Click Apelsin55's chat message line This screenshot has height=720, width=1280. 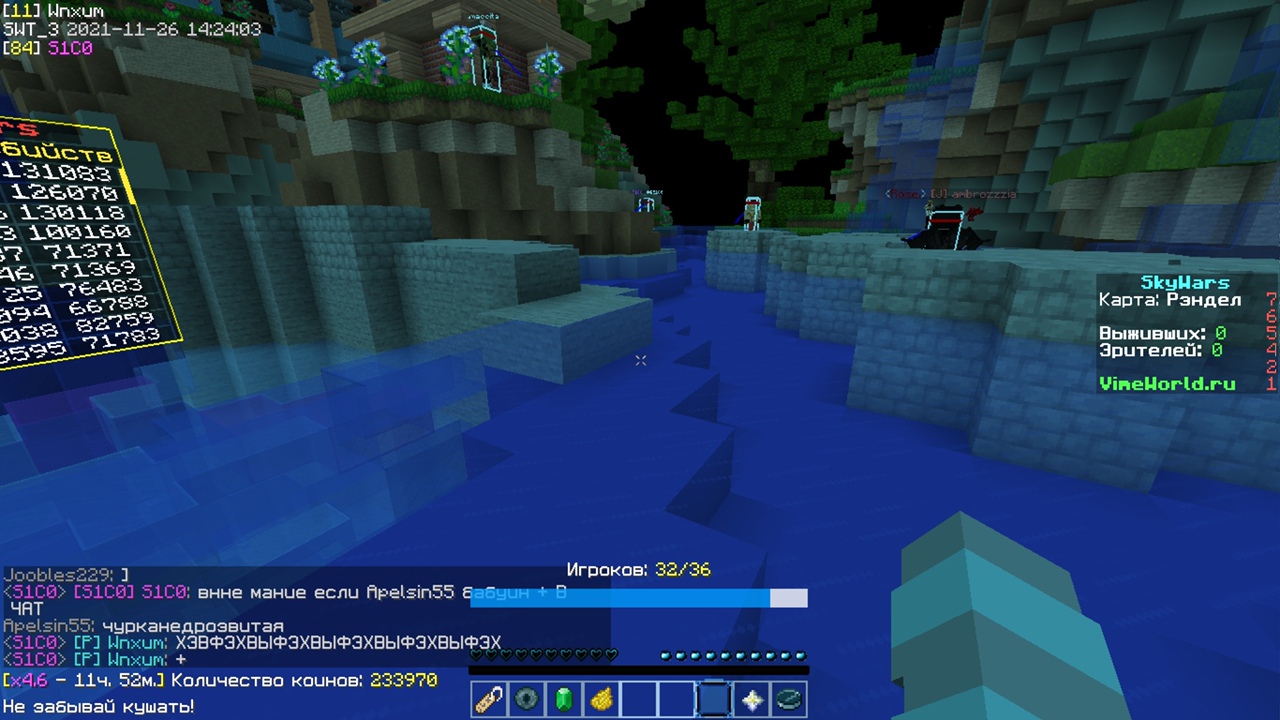click(x=143, y=626)
